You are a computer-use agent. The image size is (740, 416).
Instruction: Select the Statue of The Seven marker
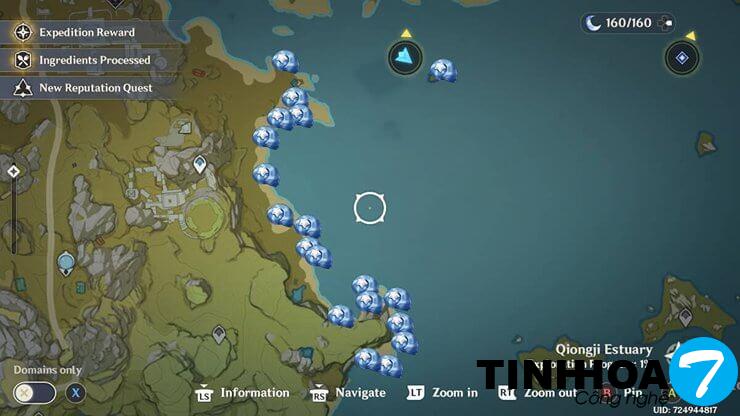[x=66, y=263]
